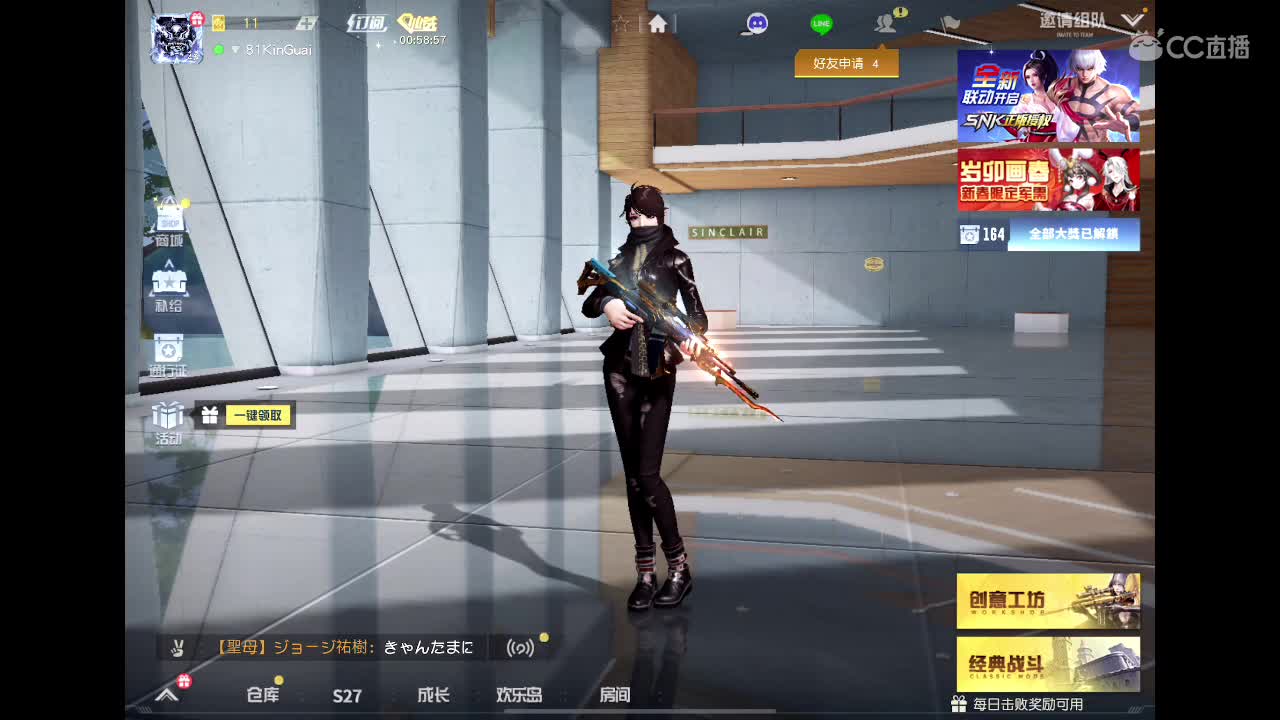
Task: Expand the bottom-left chevron menu
Action: (166, 697)
